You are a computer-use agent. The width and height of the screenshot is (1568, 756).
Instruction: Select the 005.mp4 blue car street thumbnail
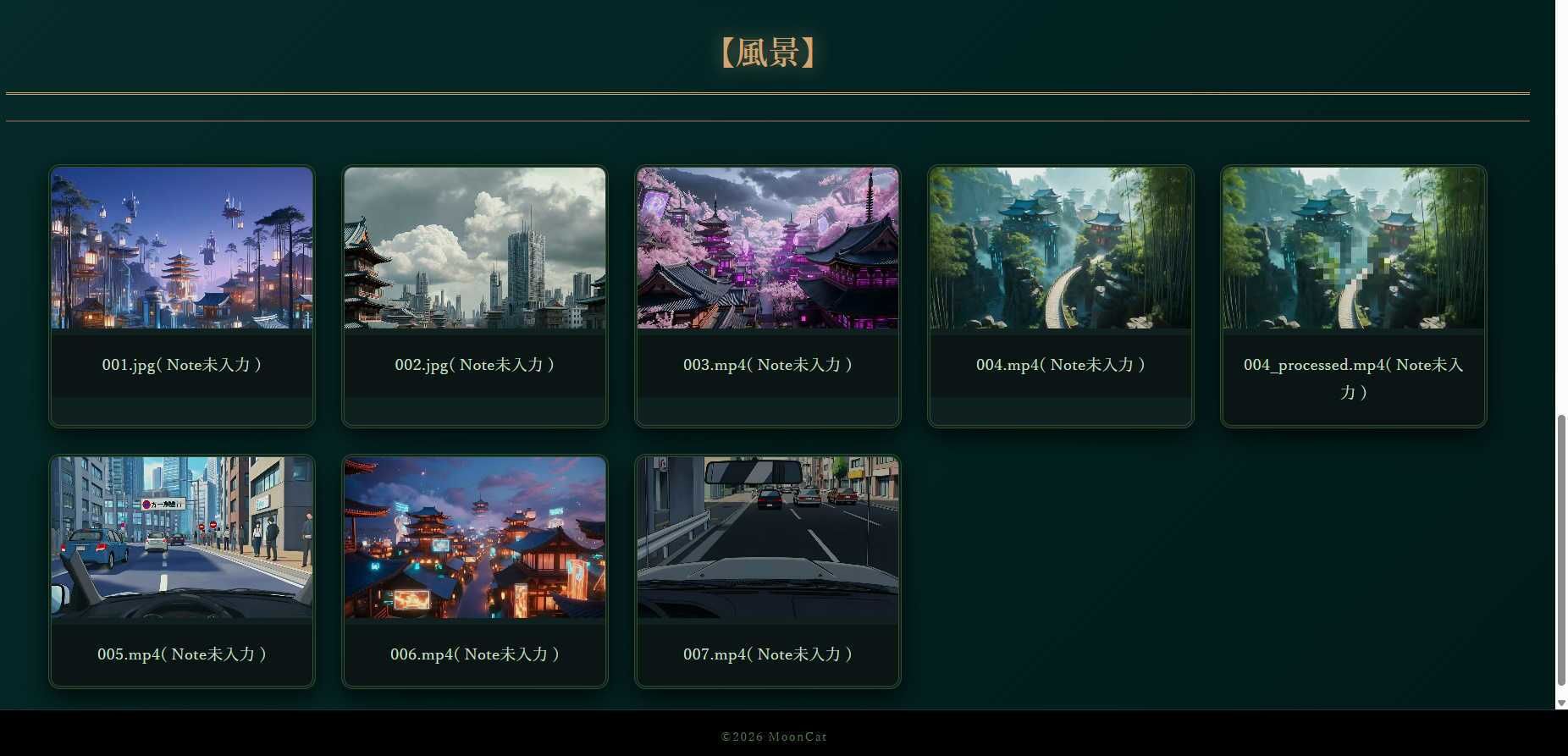point(182,537)
